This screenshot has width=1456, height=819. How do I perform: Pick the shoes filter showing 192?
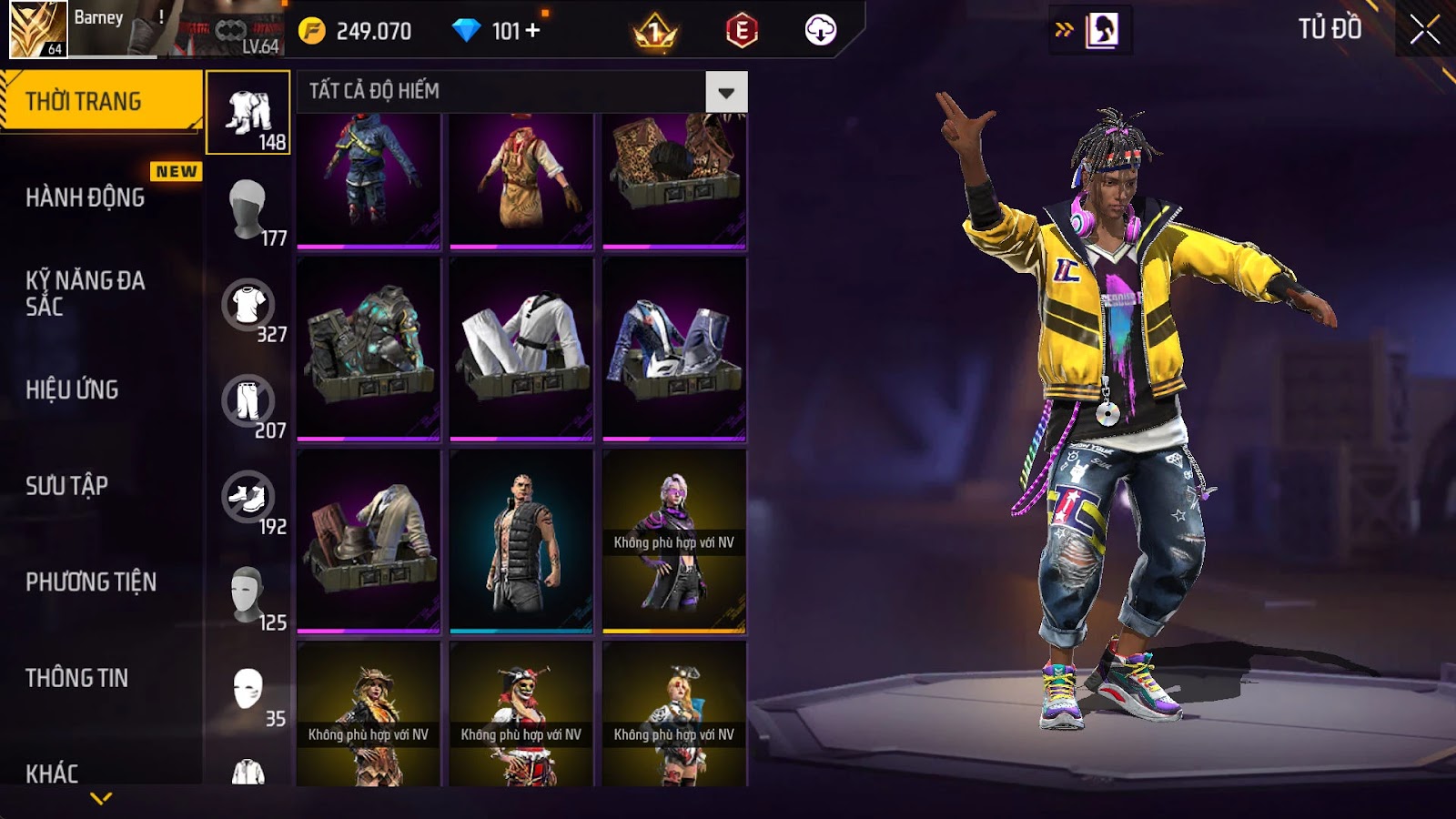[x=248, y=498]
